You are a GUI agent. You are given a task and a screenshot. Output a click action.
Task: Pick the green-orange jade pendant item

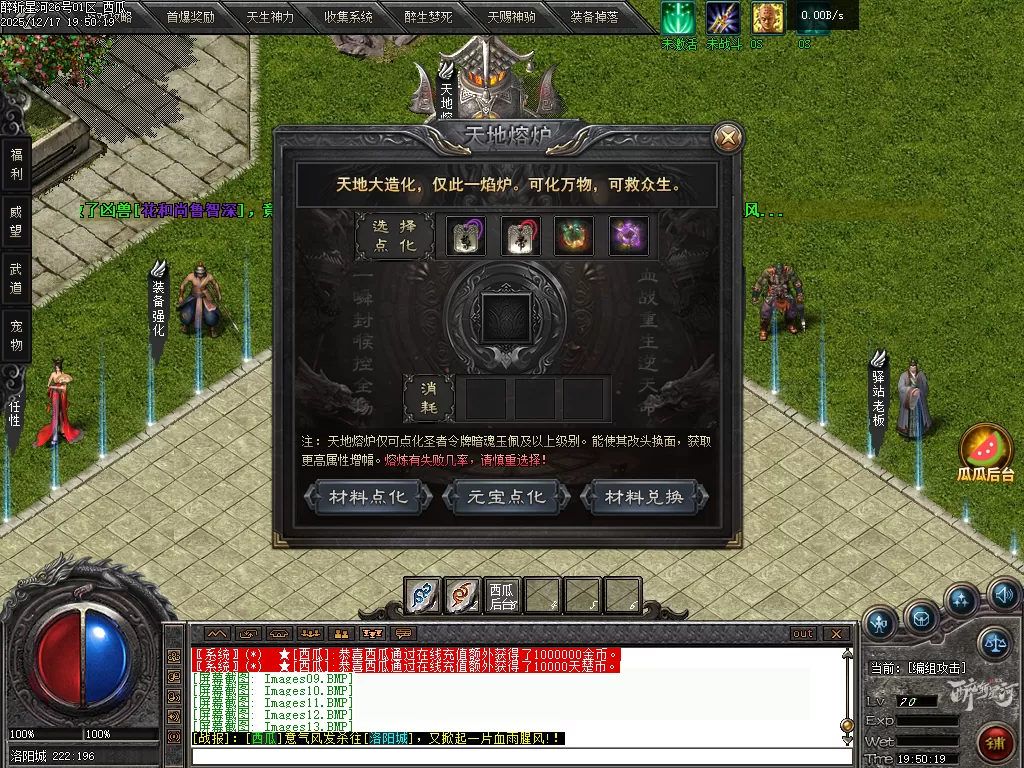[x=574, y=236]
